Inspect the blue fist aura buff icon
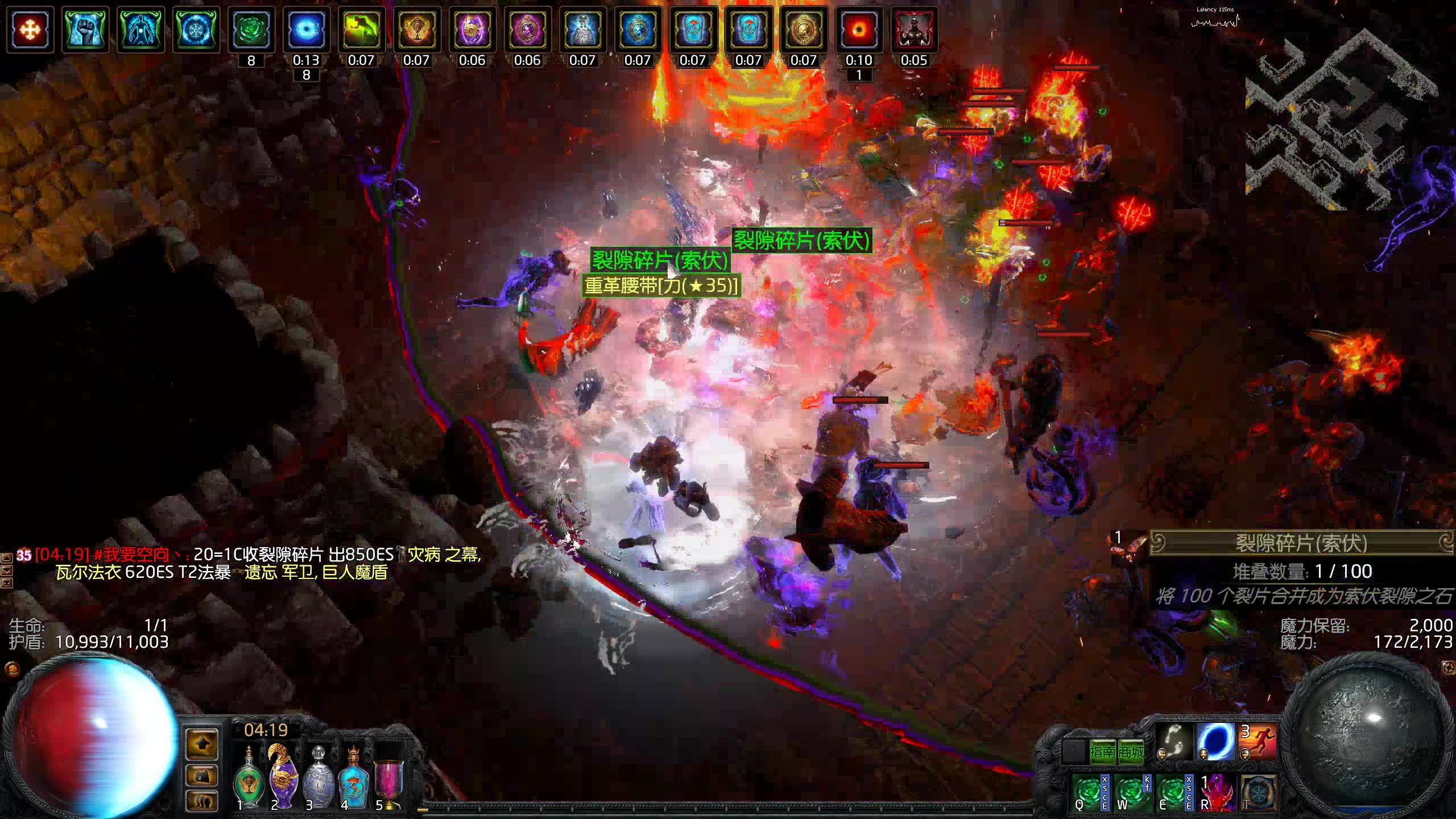The width and height of the screenshot is (1456, 819). [85, 30]
